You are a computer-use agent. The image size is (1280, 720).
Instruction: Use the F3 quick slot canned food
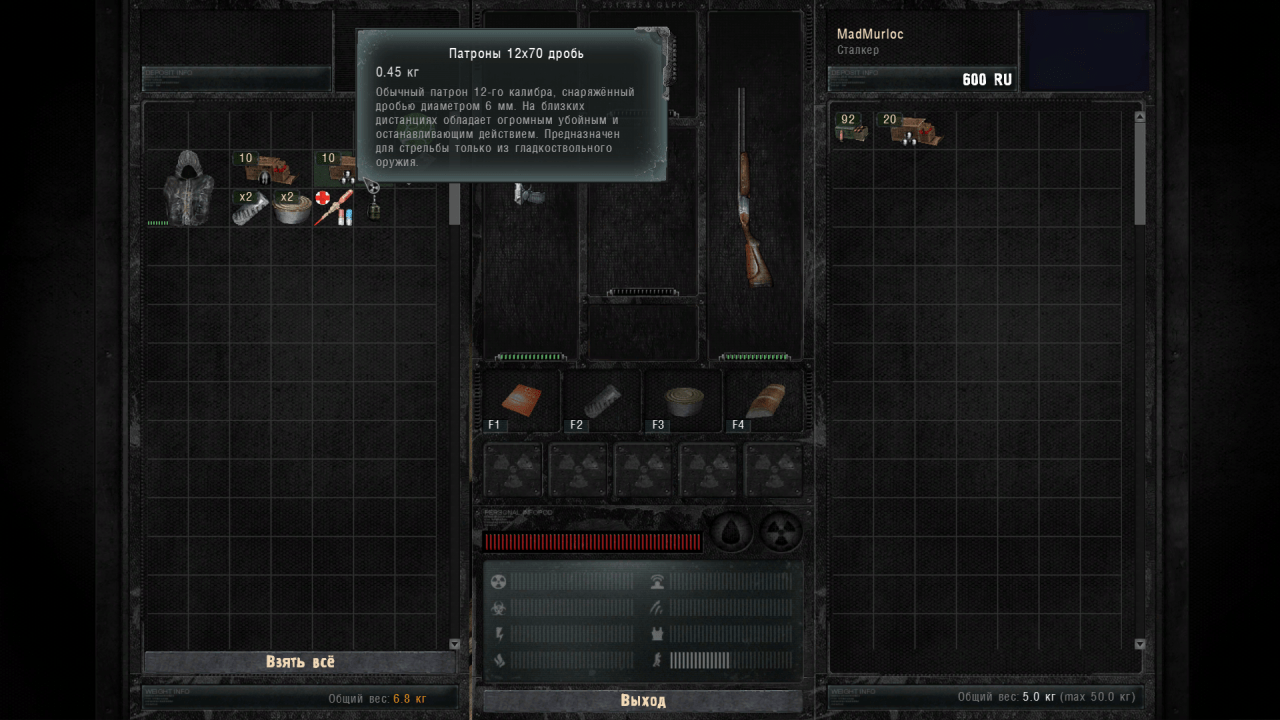pyautogui.click(x=682, y=400)
